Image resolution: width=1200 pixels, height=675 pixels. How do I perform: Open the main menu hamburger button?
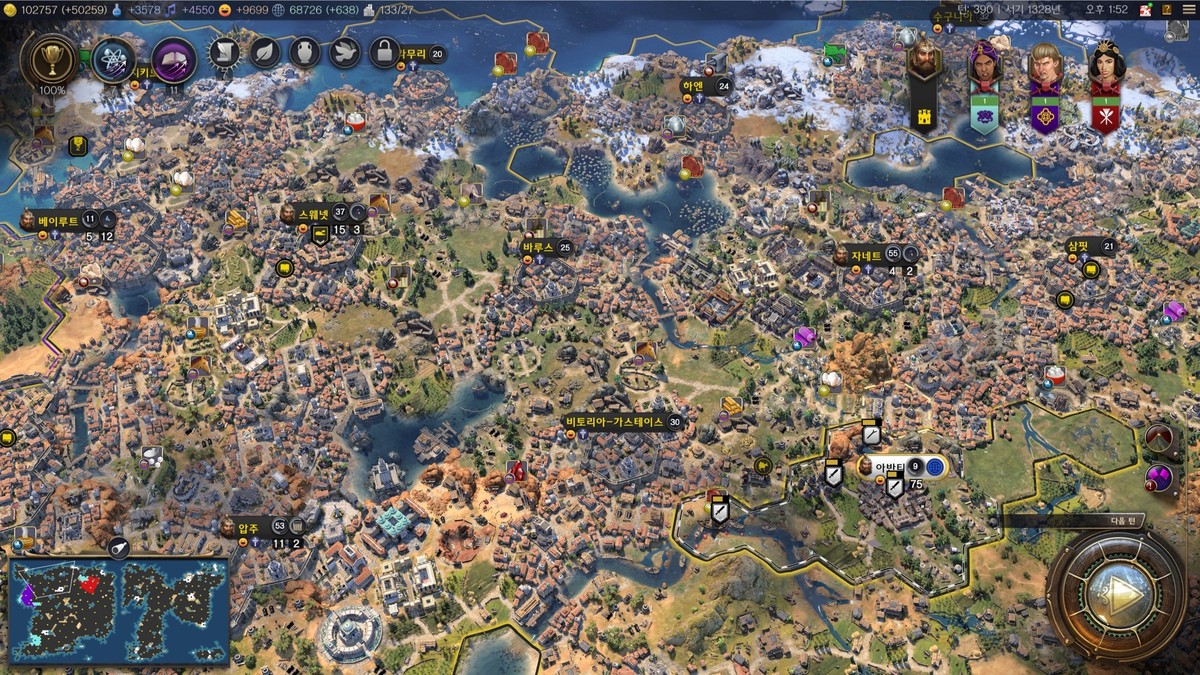click(x=1188, y=9)
